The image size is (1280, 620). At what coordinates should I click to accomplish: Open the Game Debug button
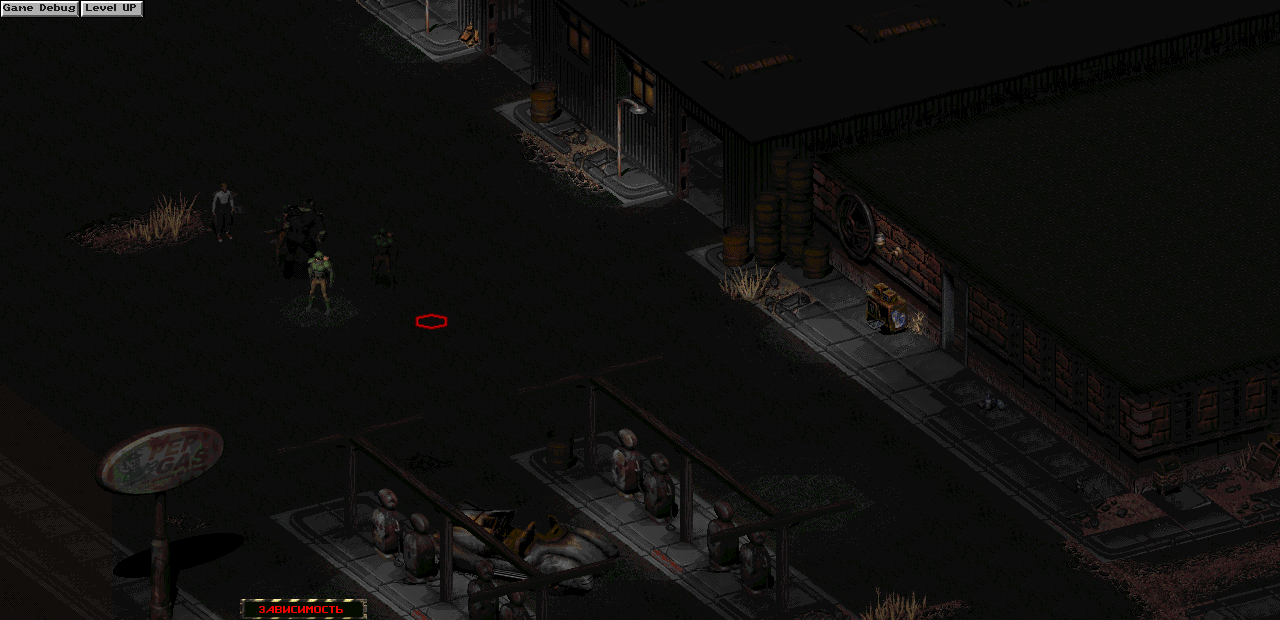pyautogui.click(x=40, y=9)
